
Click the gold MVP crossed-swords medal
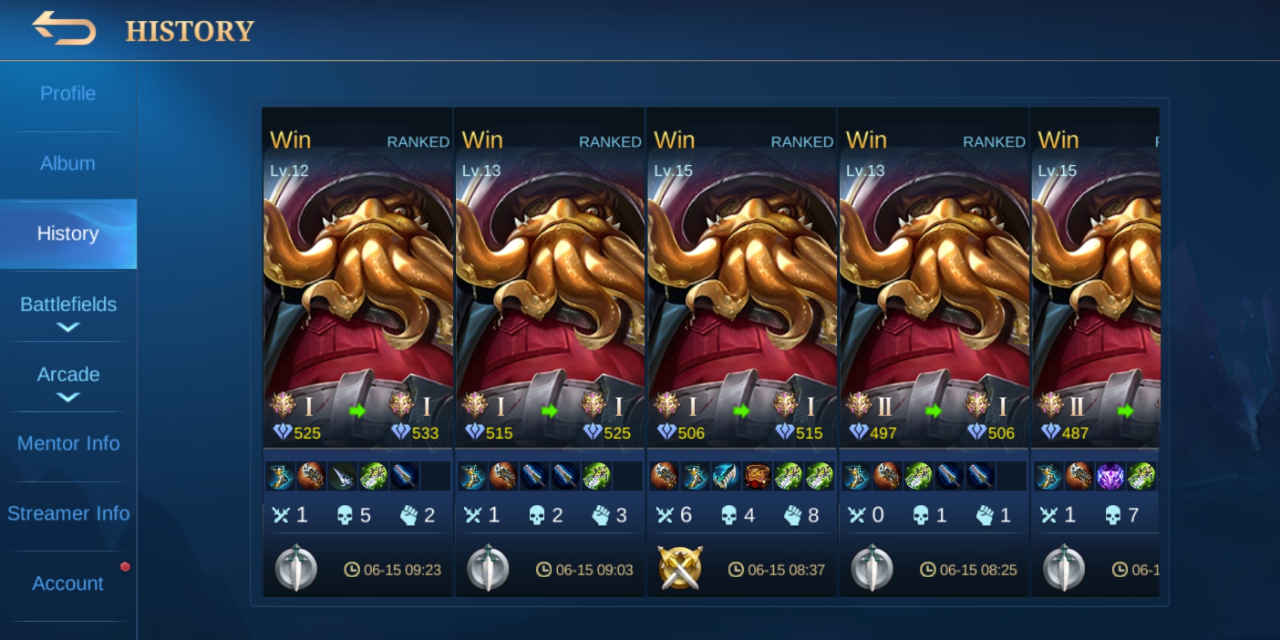[680, 568]
